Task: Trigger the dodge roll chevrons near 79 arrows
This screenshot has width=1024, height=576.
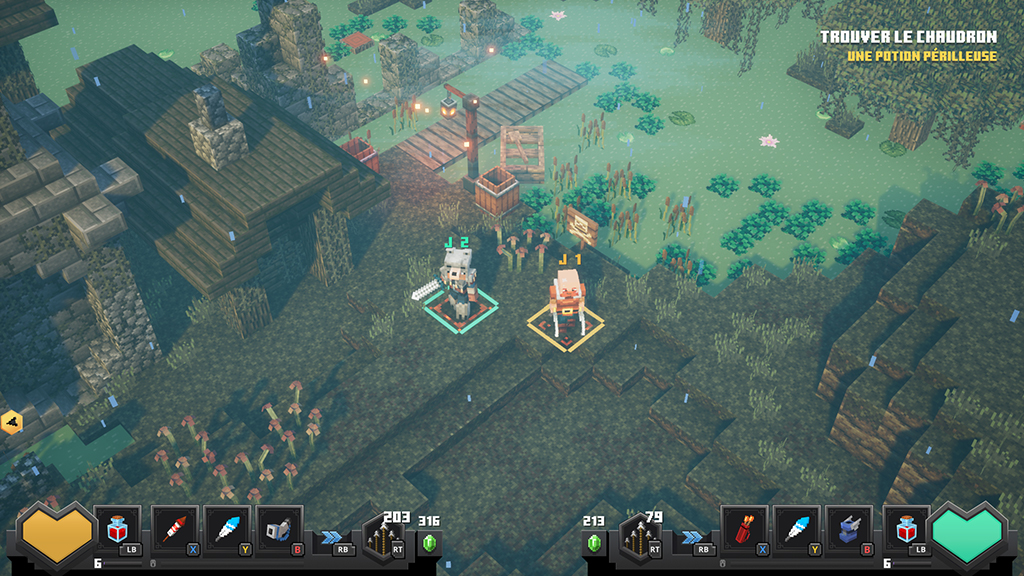Action: (x=693, y=537)
